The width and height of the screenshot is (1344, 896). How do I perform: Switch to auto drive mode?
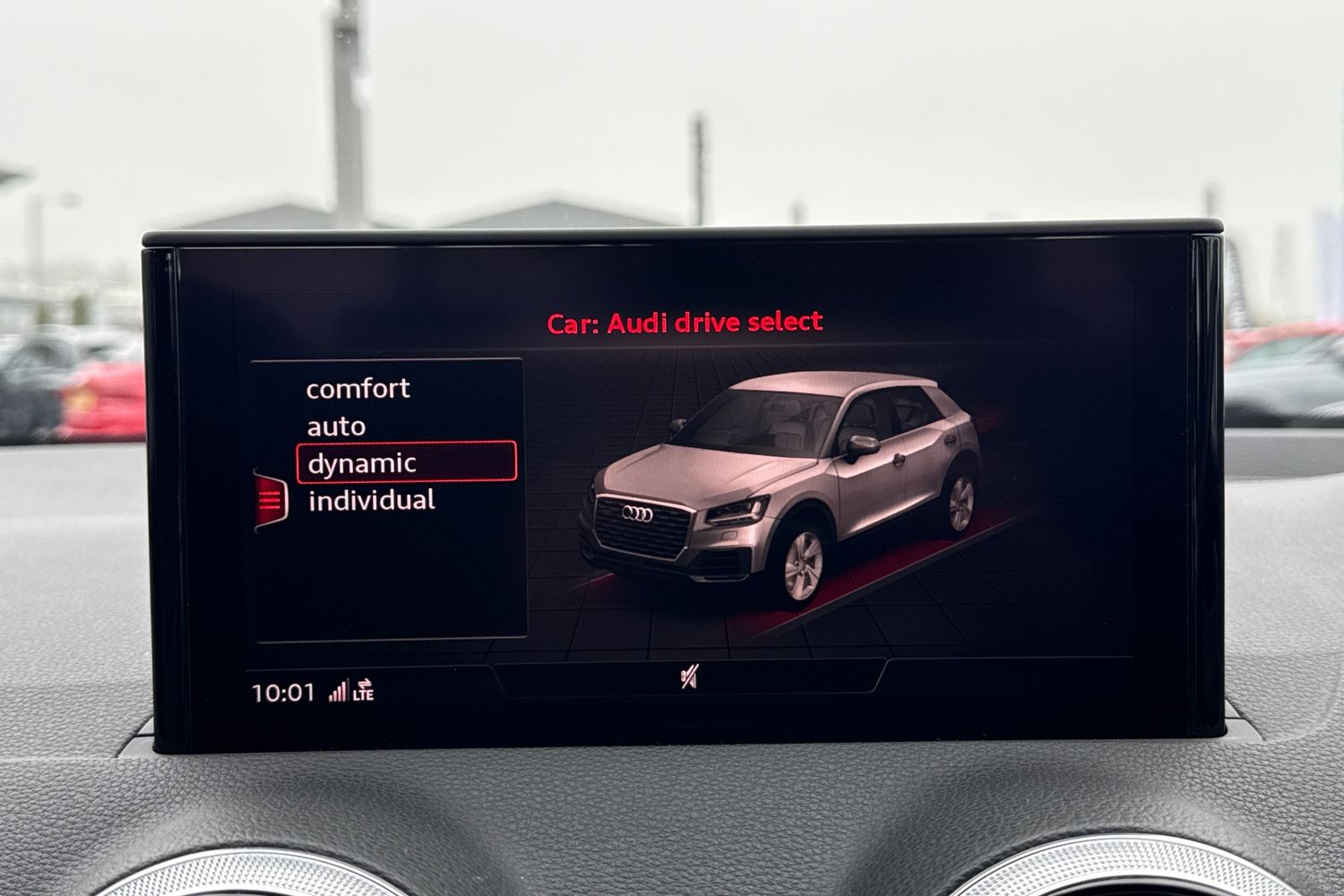click(337, 426)
